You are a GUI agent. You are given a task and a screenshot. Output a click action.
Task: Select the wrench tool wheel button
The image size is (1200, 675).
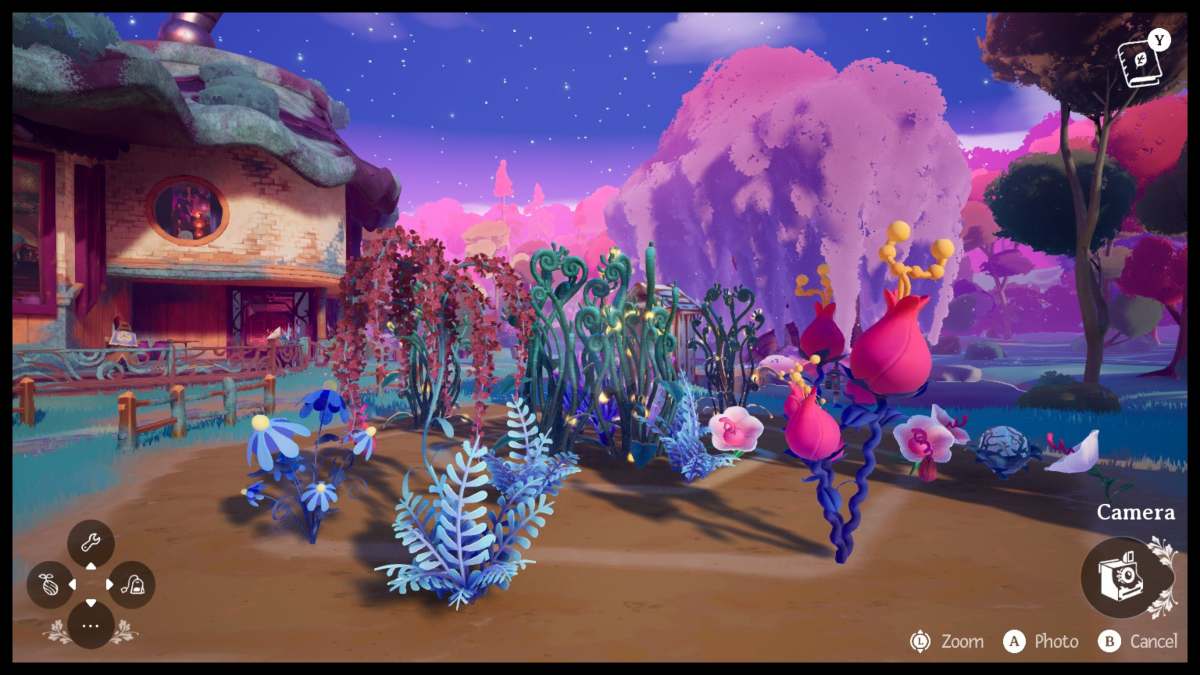[x=90, y=544]
